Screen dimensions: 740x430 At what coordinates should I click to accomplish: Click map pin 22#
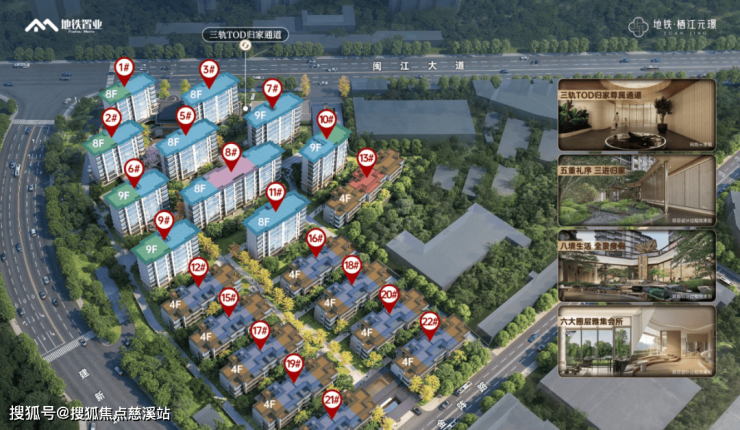point(430,322)
